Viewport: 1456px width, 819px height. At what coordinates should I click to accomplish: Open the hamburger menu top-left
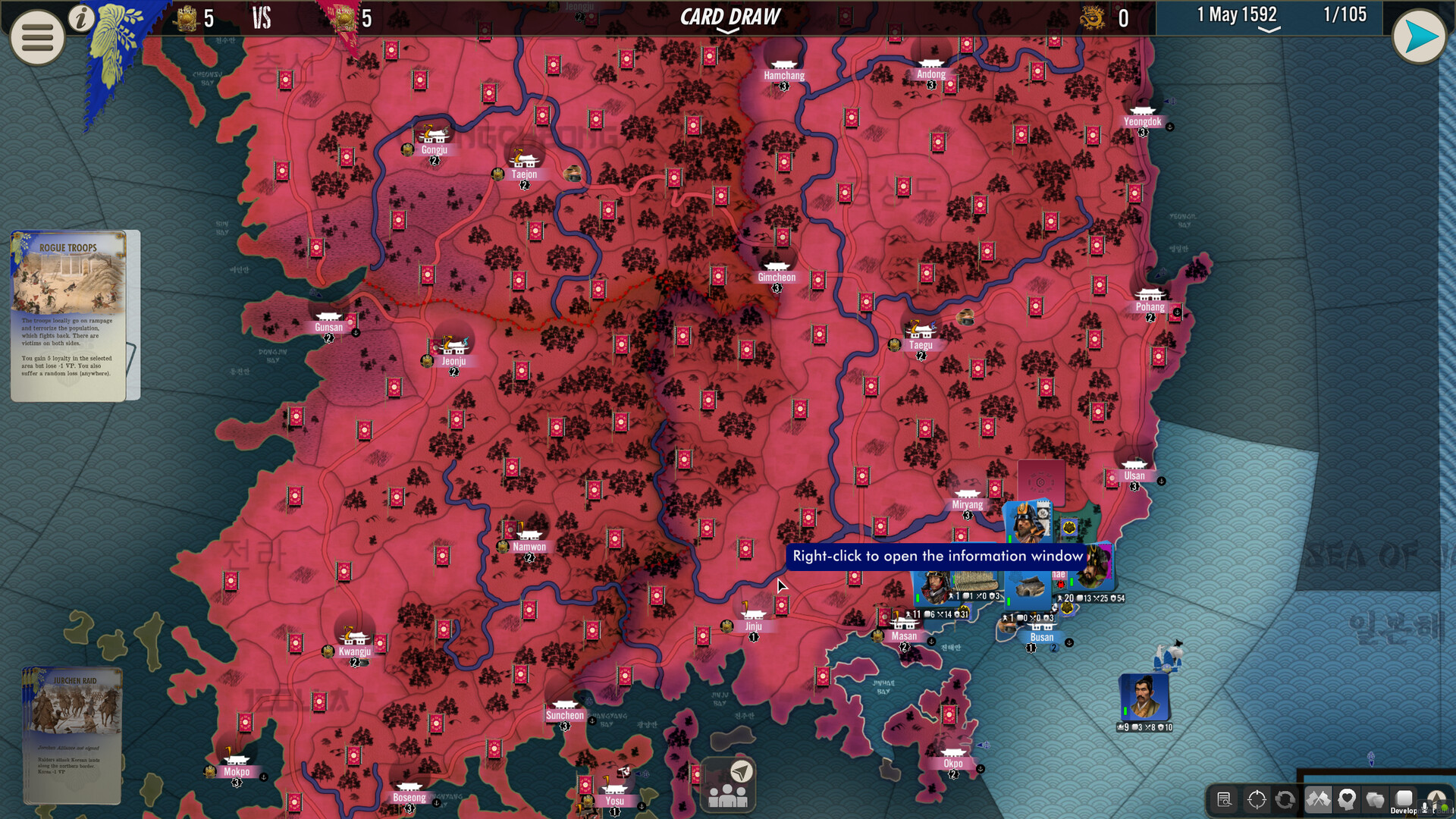[x=36, y=37]
